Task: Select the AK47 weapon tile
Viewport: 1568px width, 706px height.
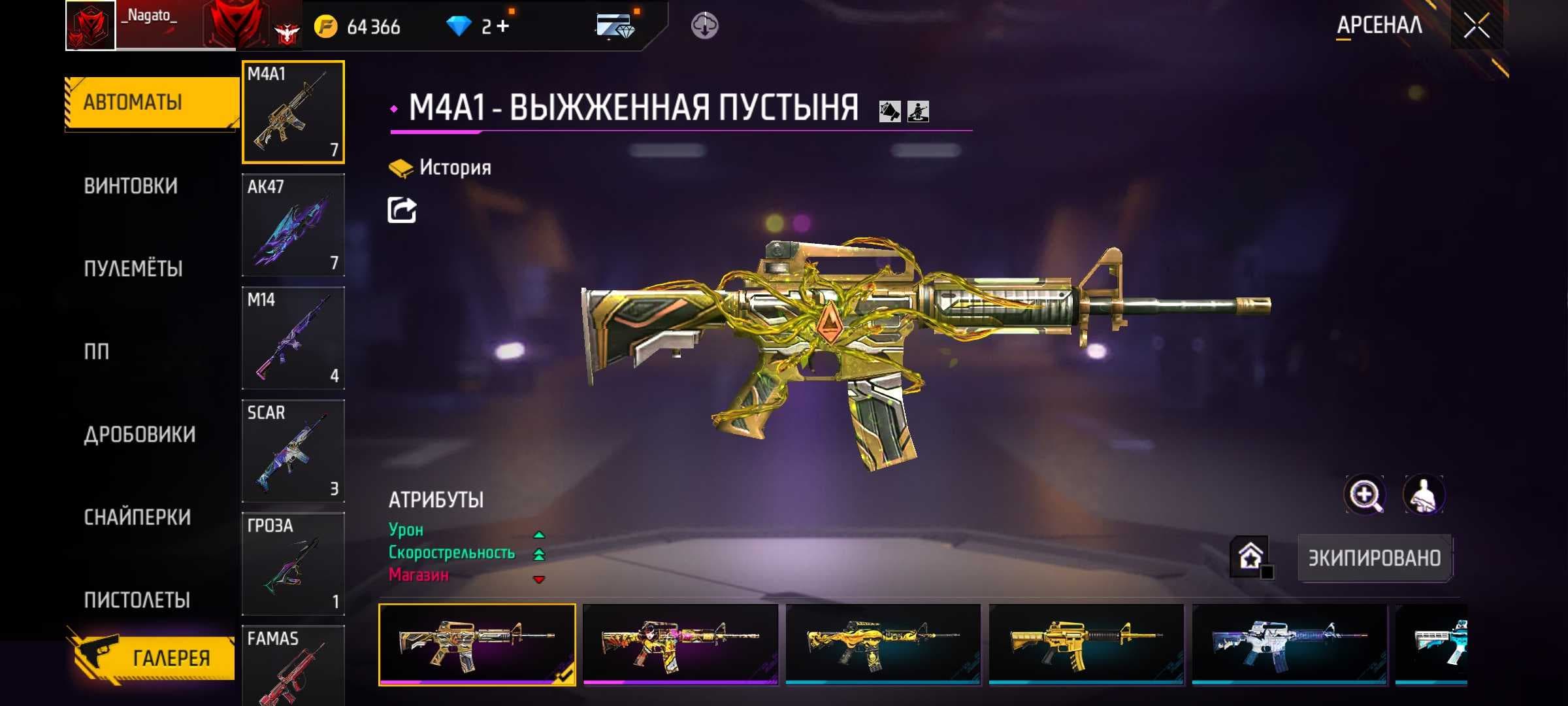Action: point(293,225)
